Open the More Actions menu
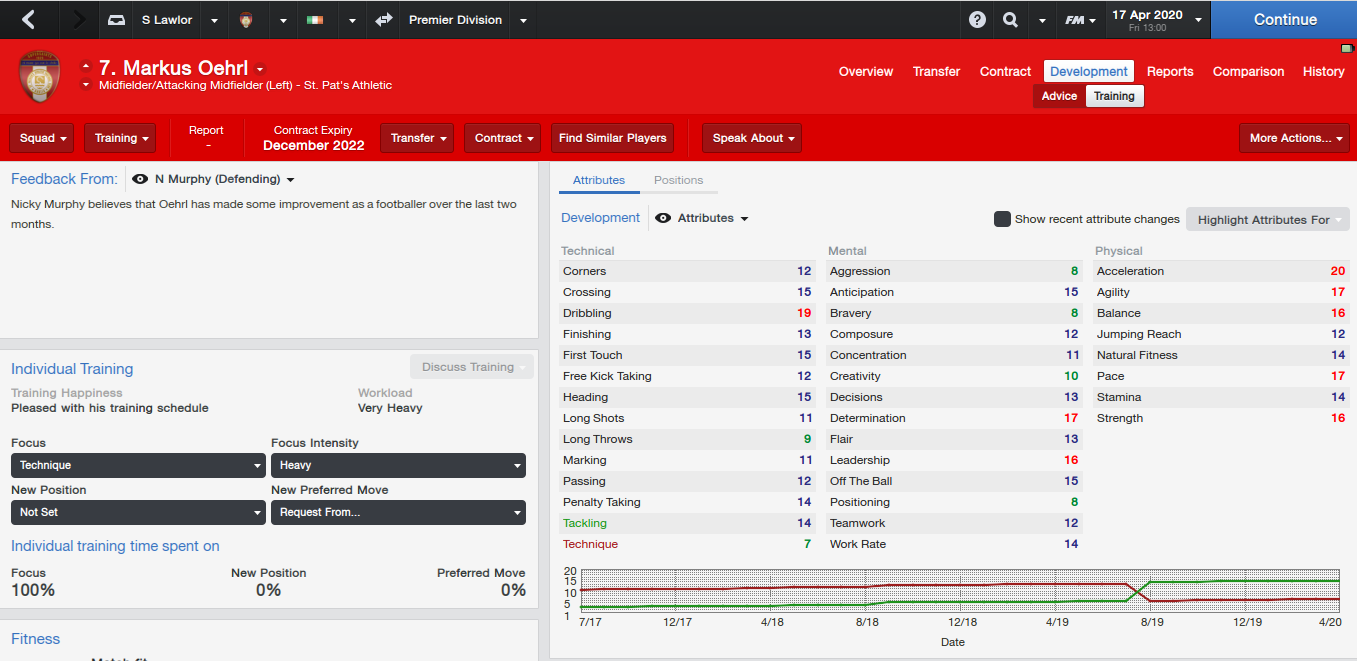 click(1295, 138)
